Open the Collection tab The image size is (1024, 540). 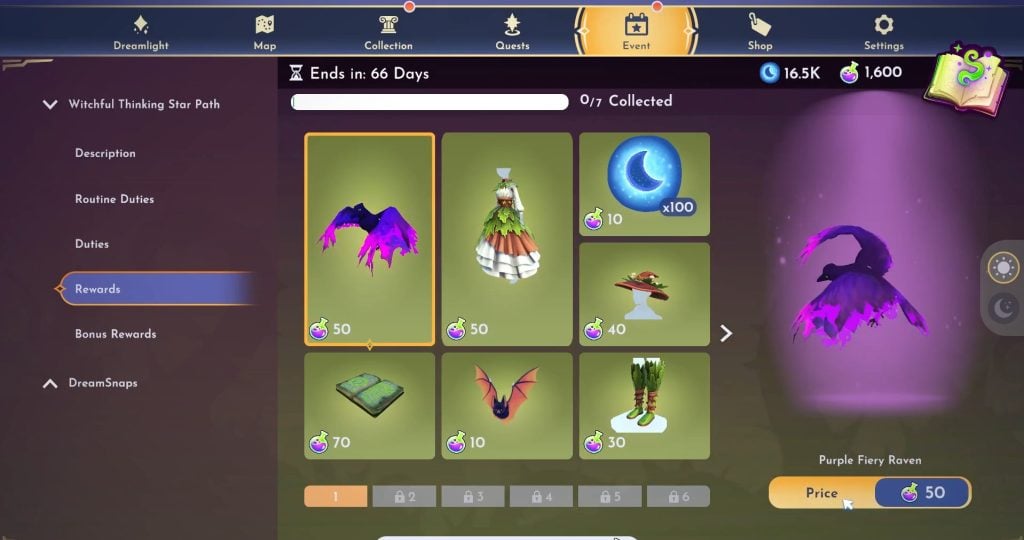click(x=388, y=32)
